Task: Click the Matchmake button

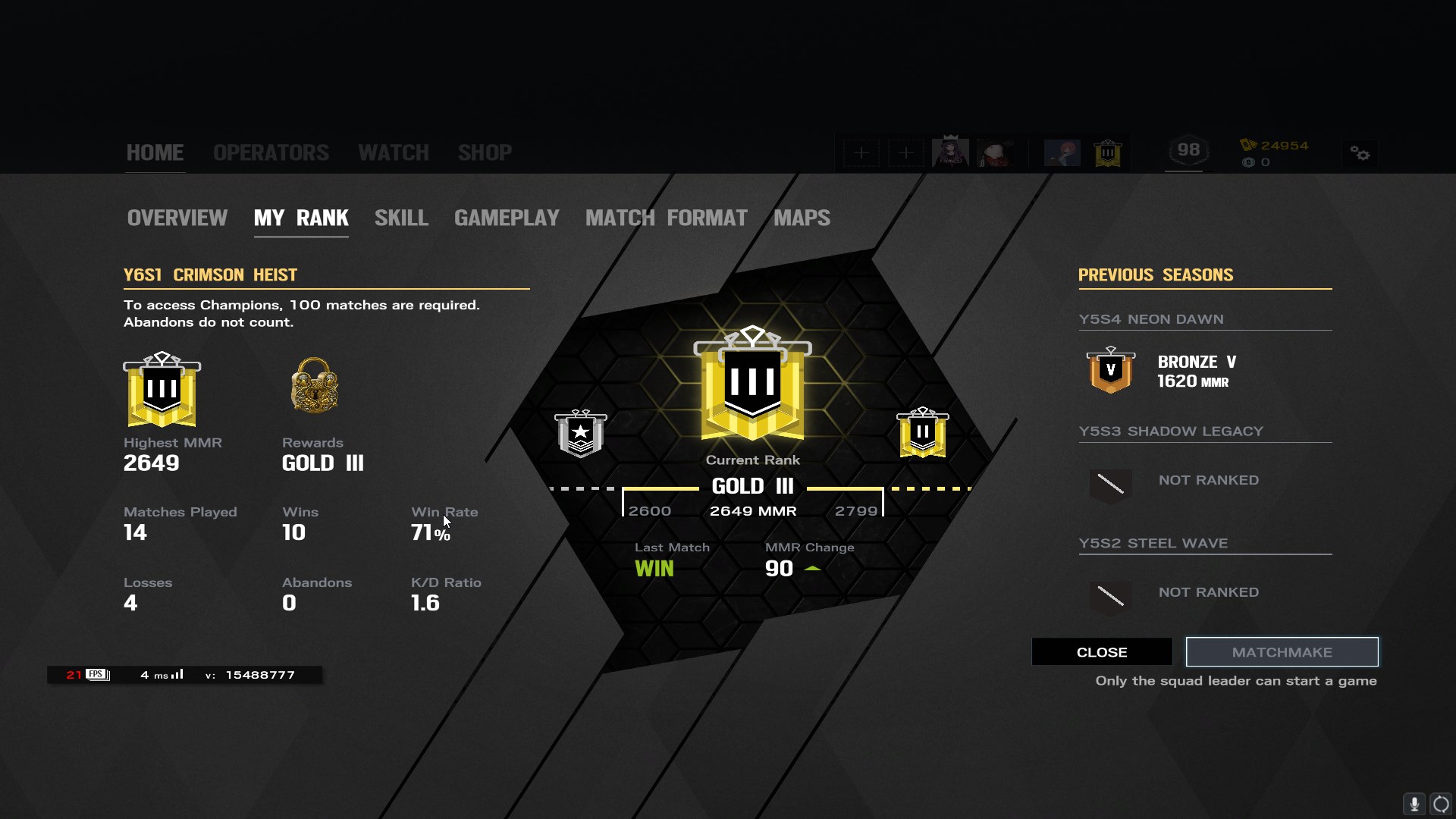Action: coord(1282,652)
